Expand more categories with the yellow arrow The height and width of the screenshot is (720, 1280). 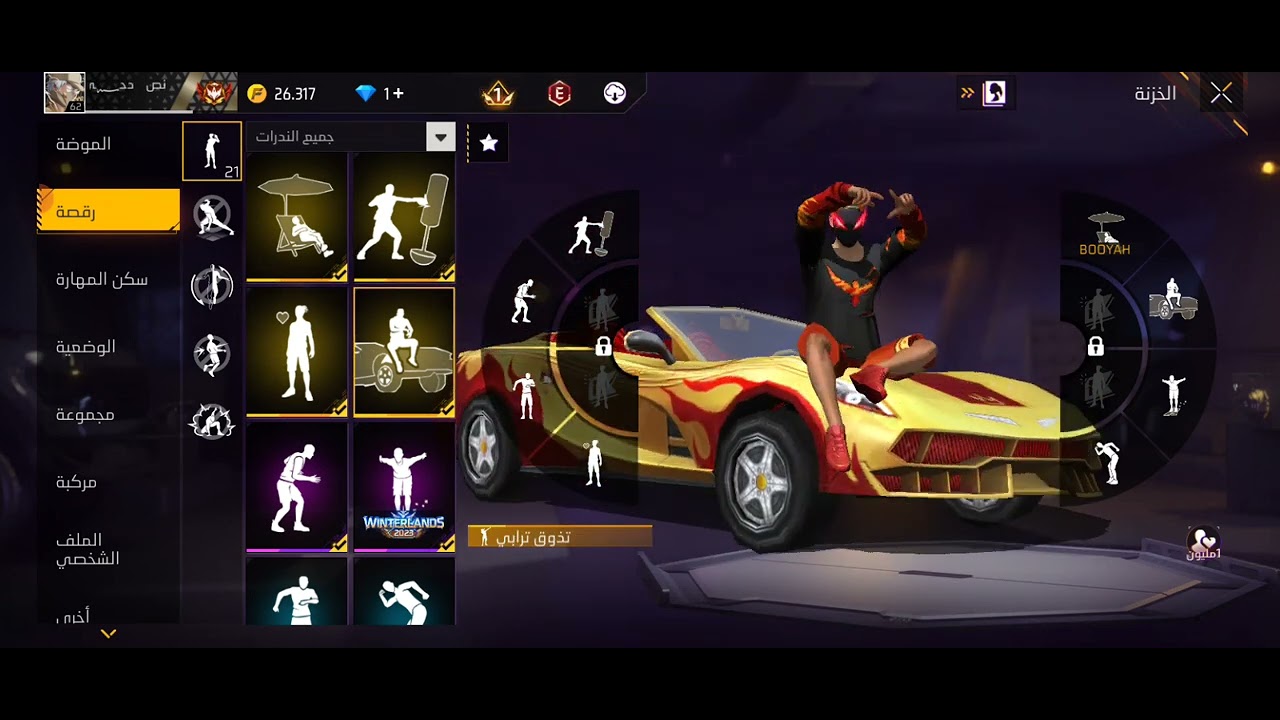pyautogui.click(x=108, y=634)
